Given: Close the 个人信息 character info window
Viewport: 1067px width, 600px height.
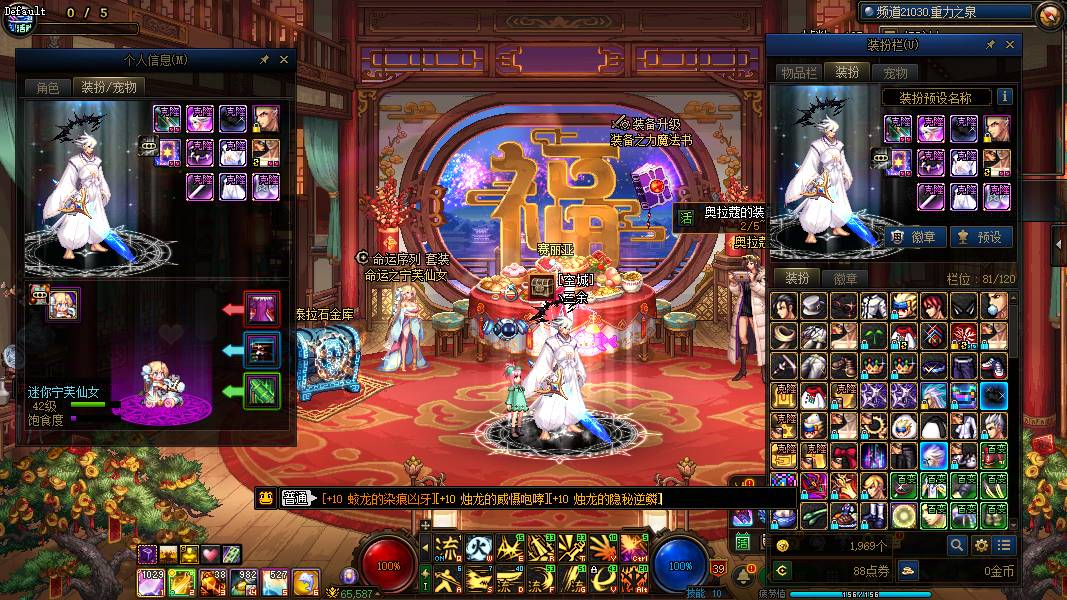Looking at the screenshot, I should click(282, 60).
